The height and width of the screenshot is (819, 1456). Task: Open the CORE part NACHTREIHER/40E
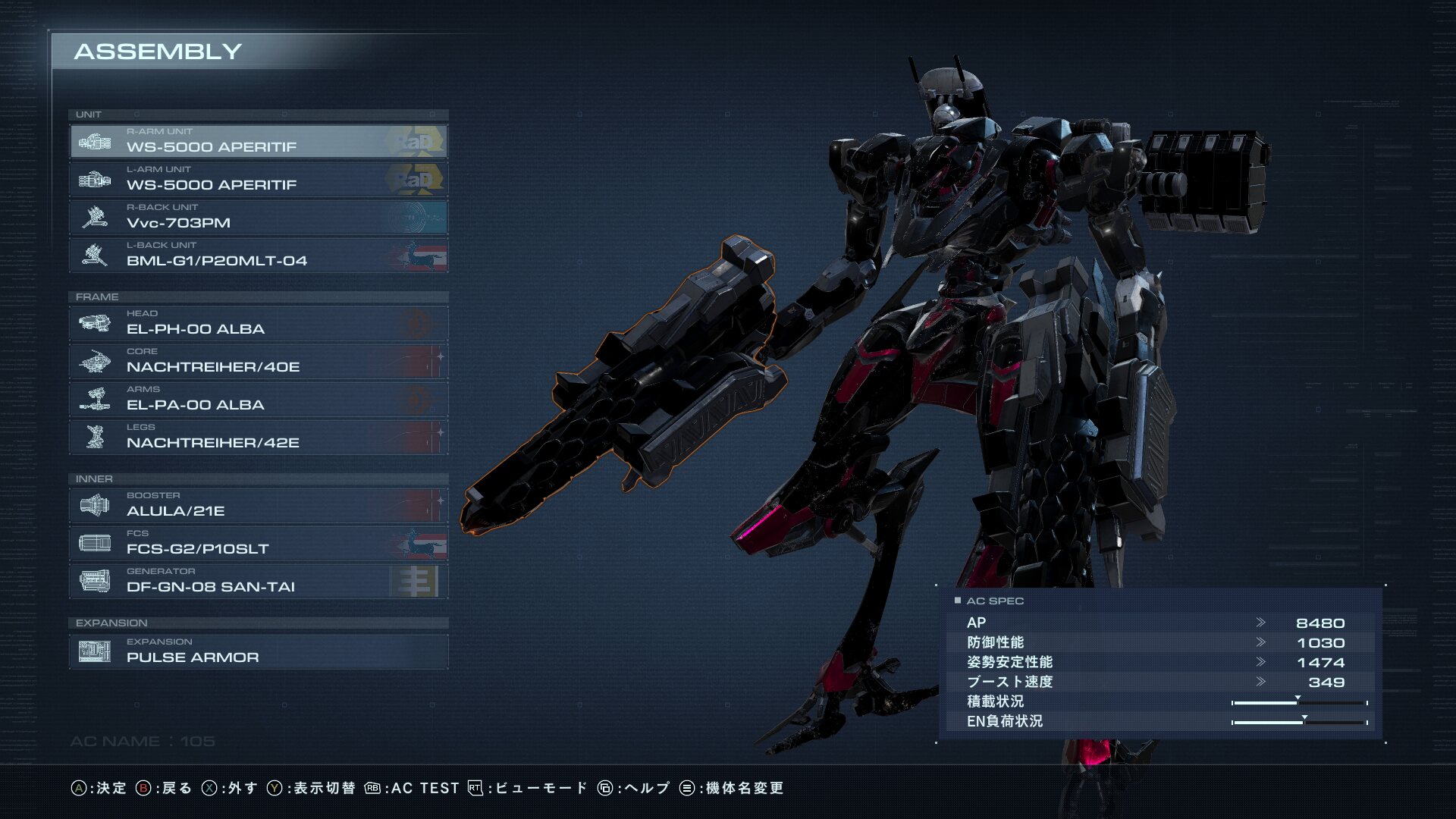(258, 362)
